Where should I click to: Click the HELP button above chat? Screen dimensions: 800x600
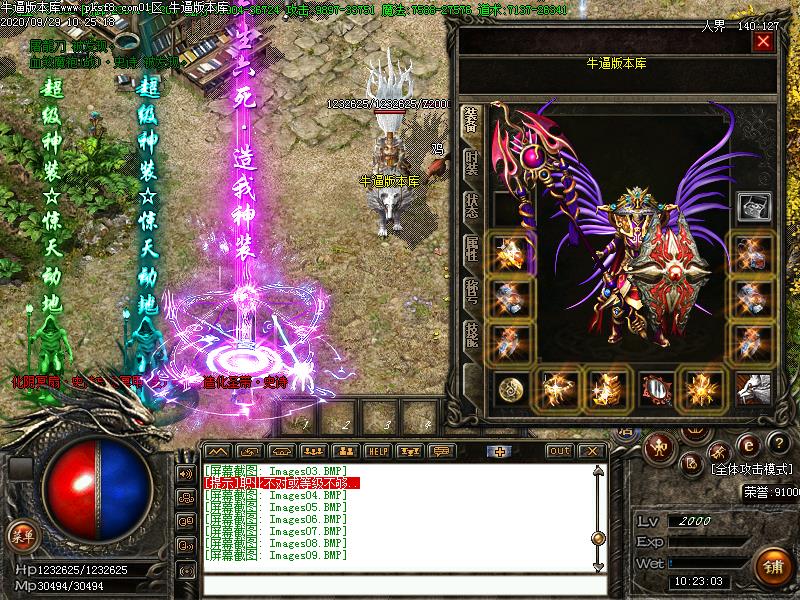[x=377, y=451]
